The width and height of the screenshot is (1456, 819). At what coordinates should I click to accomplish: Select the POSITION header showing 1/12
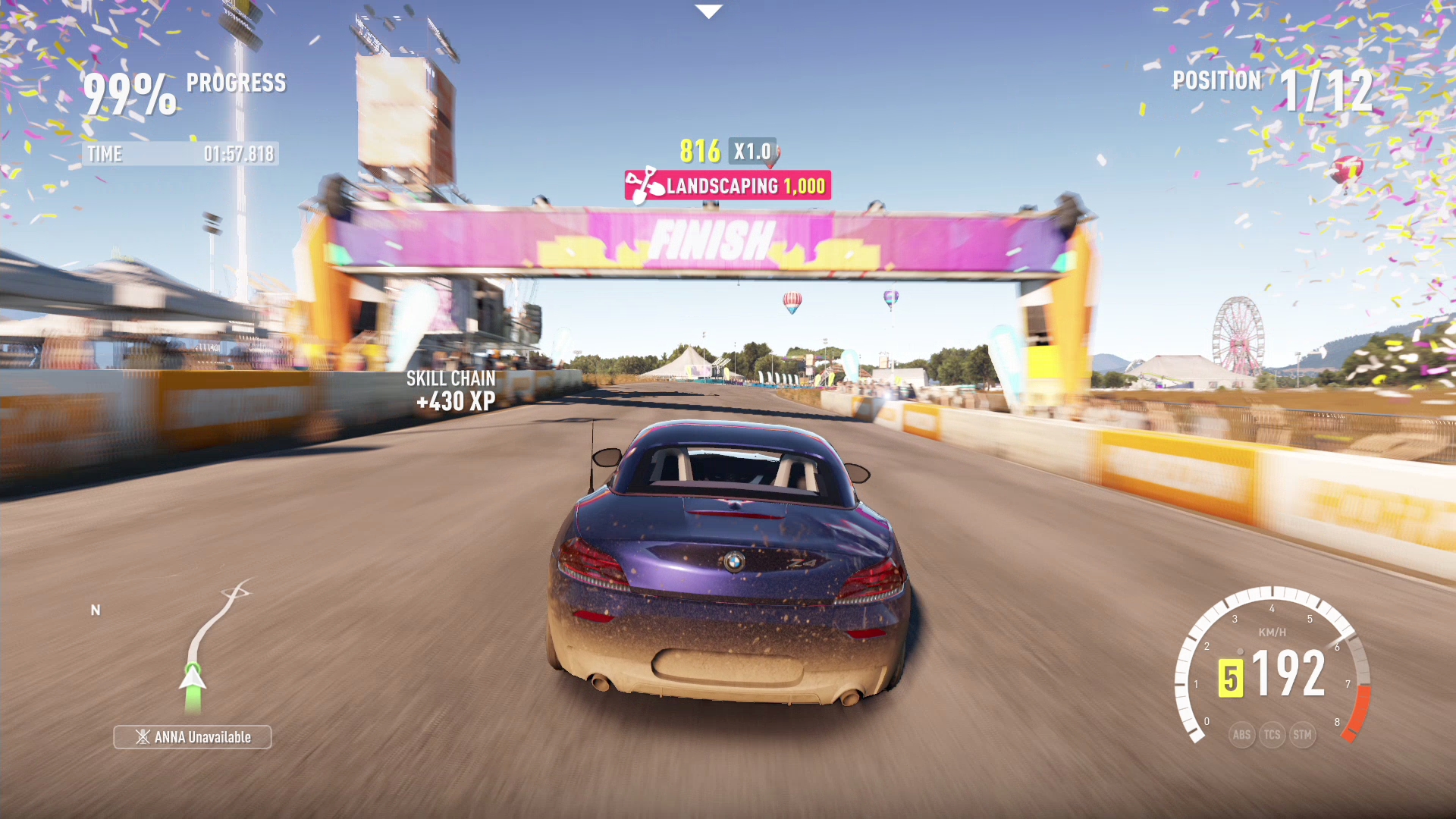tap(1216, 80)
